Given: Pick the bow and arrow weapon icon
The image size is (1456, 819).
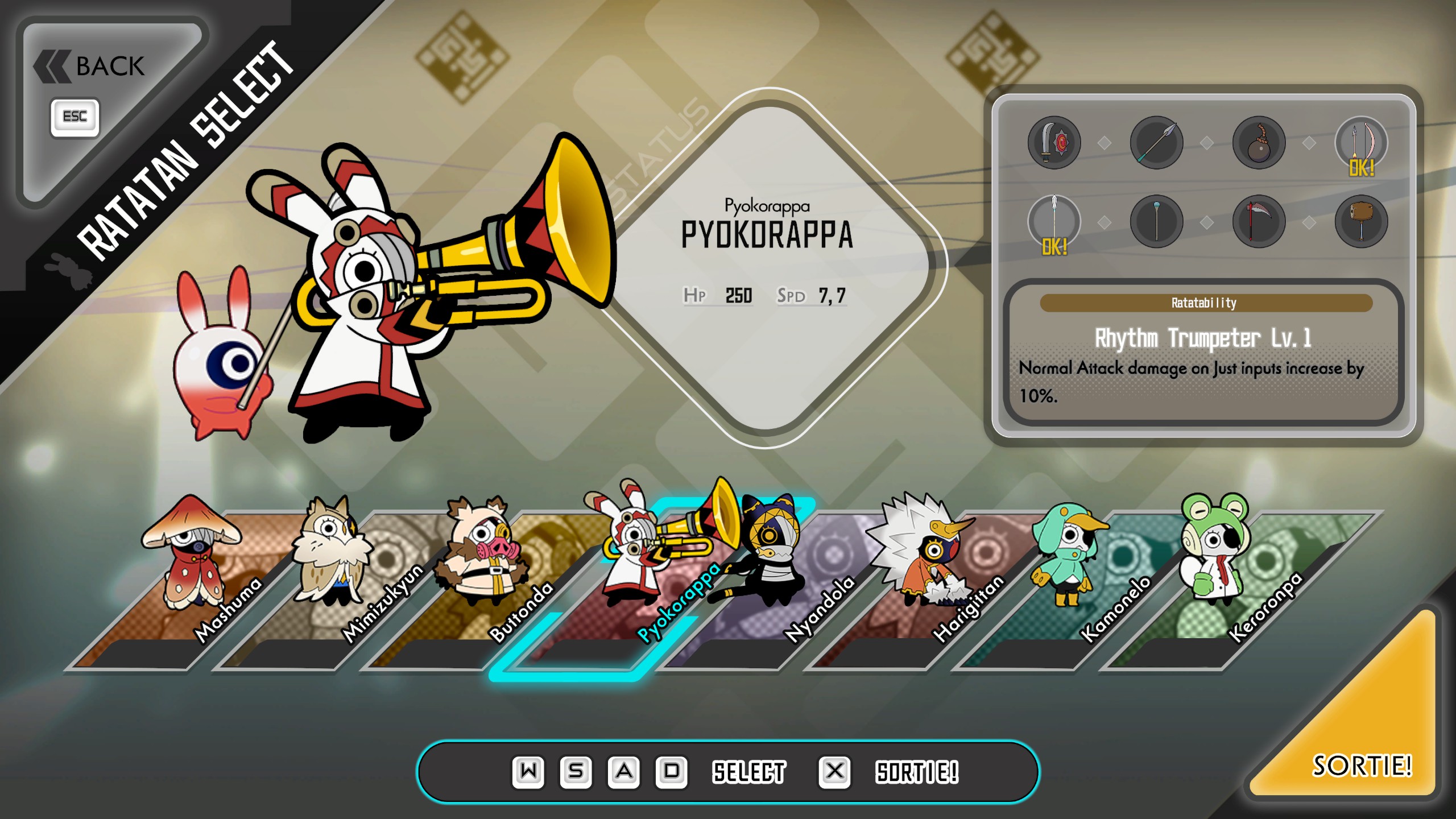Looking at the screenshot, I should (x=1361, y=142).
